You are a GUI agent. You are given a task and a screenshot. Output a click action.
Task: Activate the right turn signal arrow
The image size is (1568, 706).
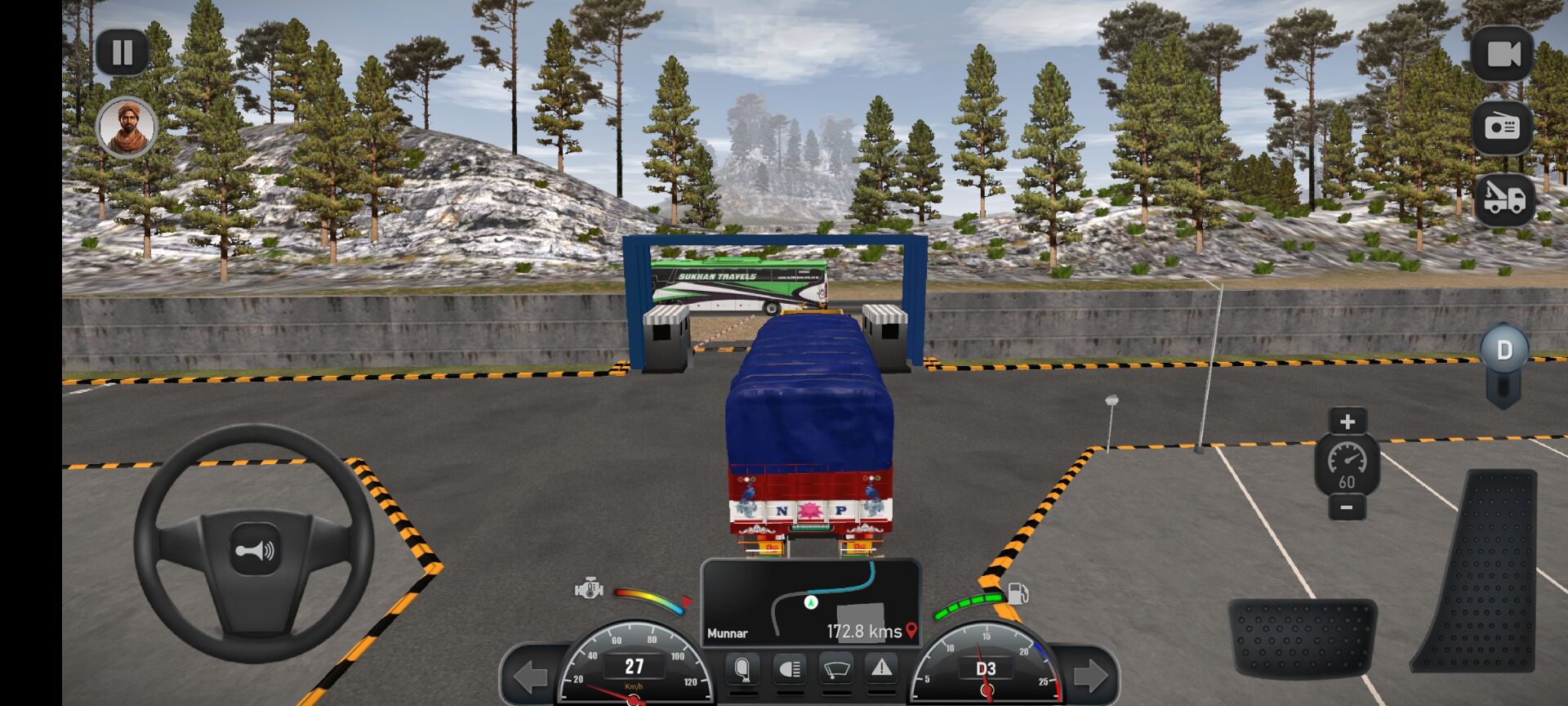click(1090, 676)
